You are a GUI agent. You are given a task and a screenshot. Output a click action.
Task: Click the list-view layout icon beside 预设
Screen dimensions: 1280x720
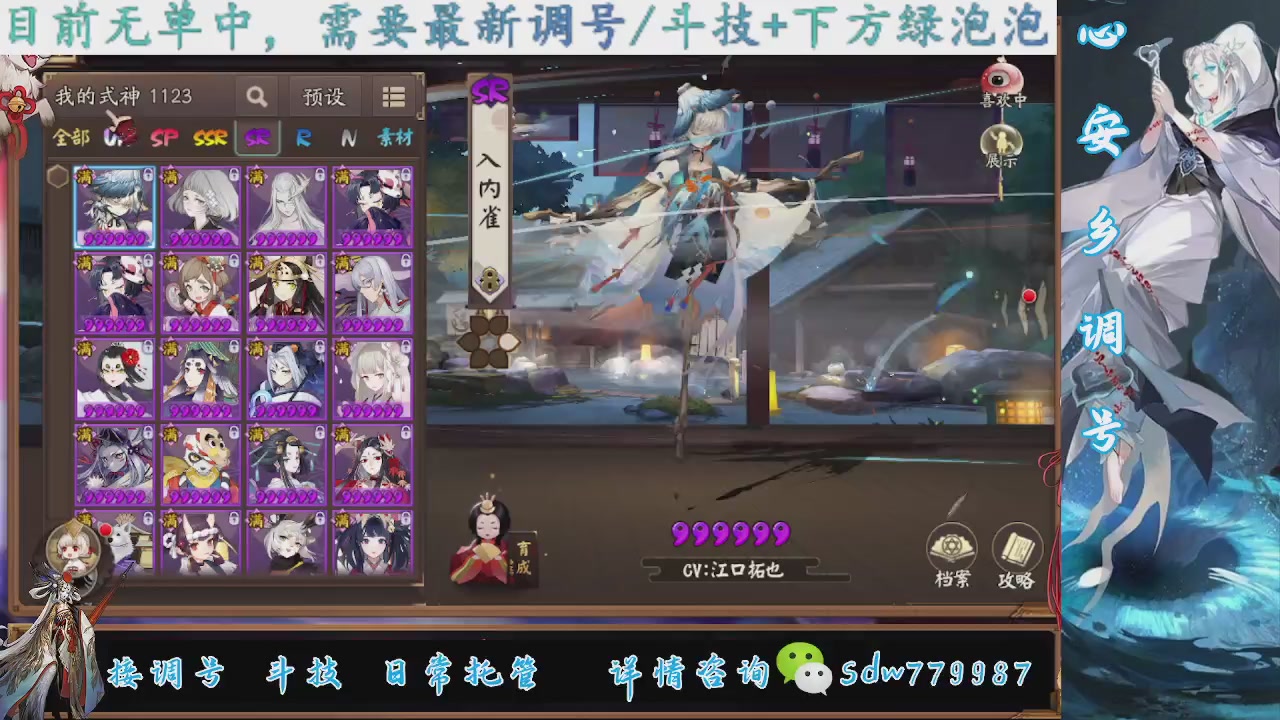point(393,96)
